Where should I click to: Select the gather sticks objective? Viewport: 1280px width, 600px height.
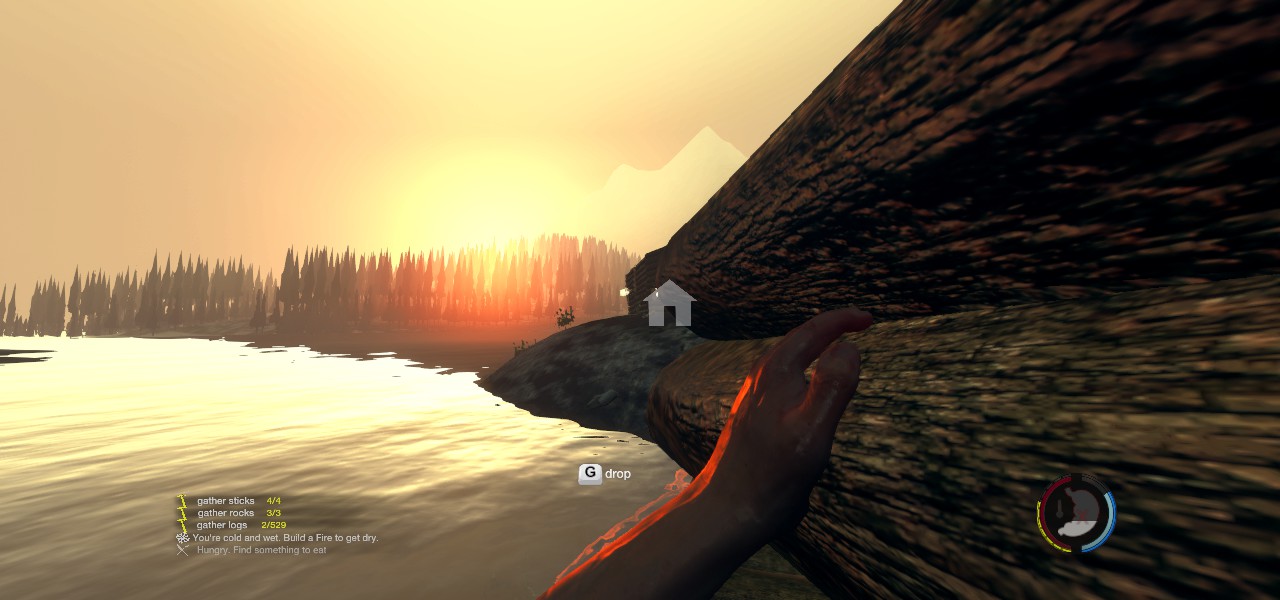click(x=226, y=501)
